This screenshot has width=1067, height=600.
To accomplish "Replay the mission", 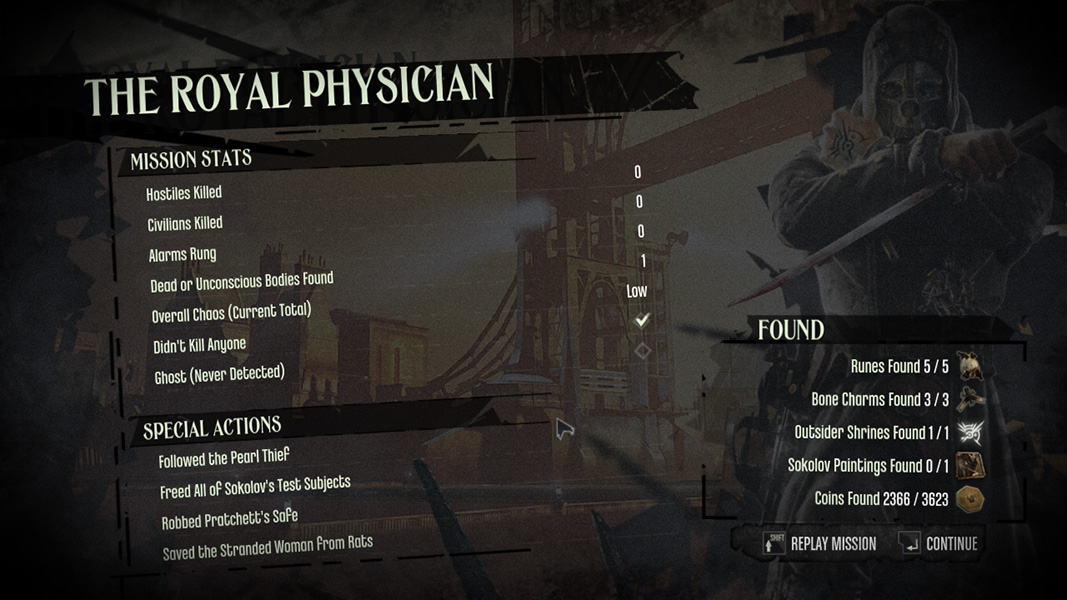I will (822, 544).
